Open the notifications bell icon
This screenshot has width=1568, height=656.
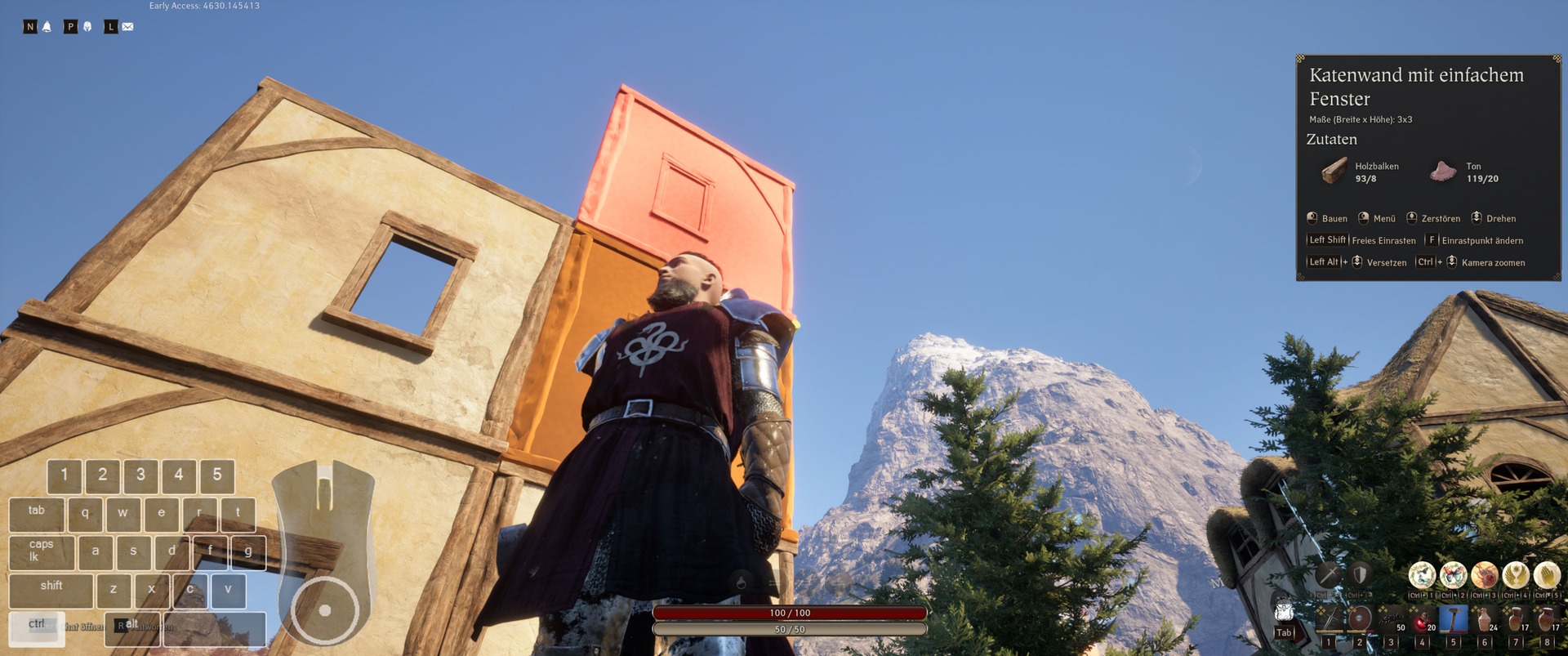[x=47, y=27]
